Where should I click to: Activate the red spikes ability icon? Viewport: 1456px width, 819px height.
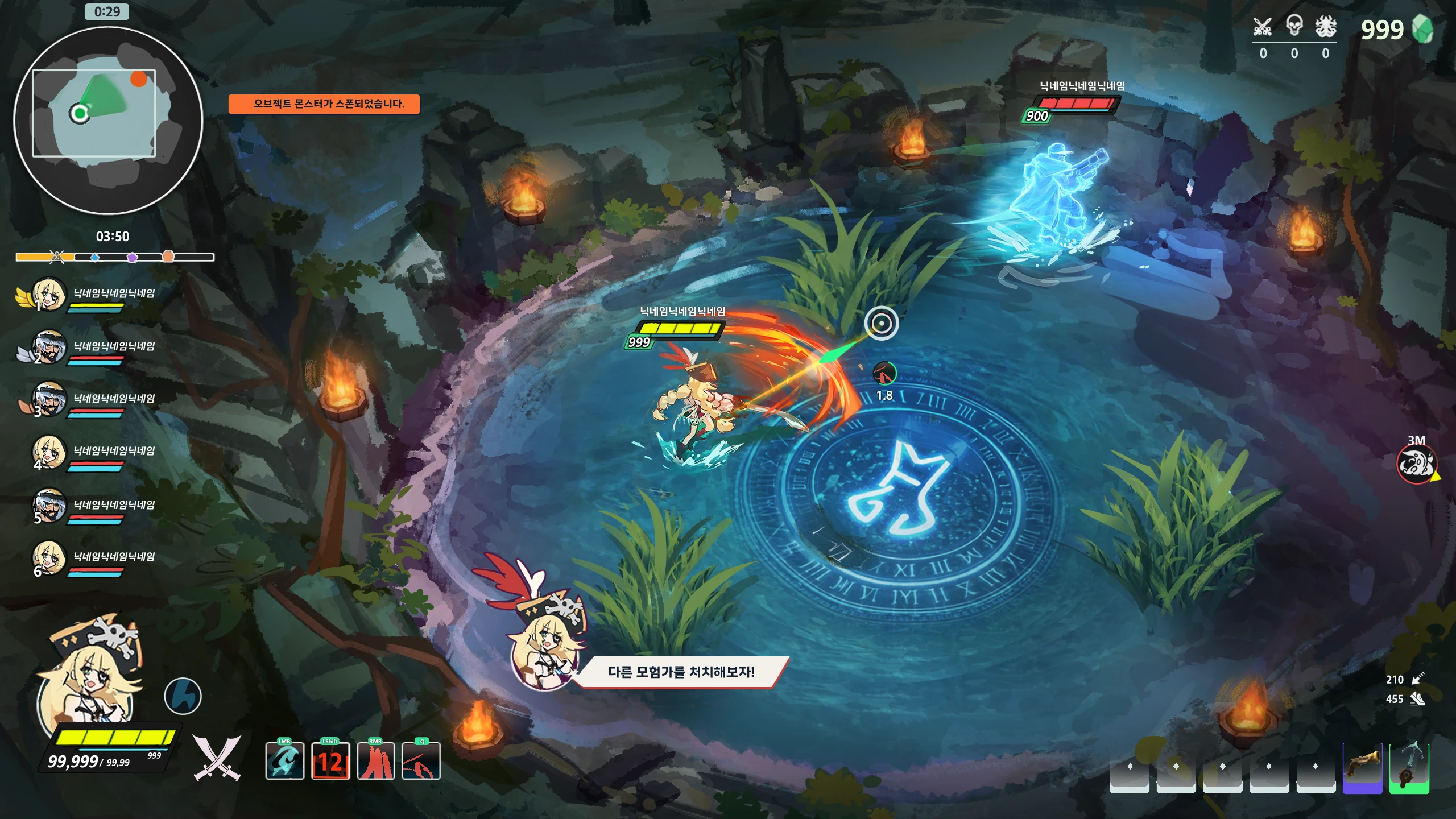click(x=375, y=761)
